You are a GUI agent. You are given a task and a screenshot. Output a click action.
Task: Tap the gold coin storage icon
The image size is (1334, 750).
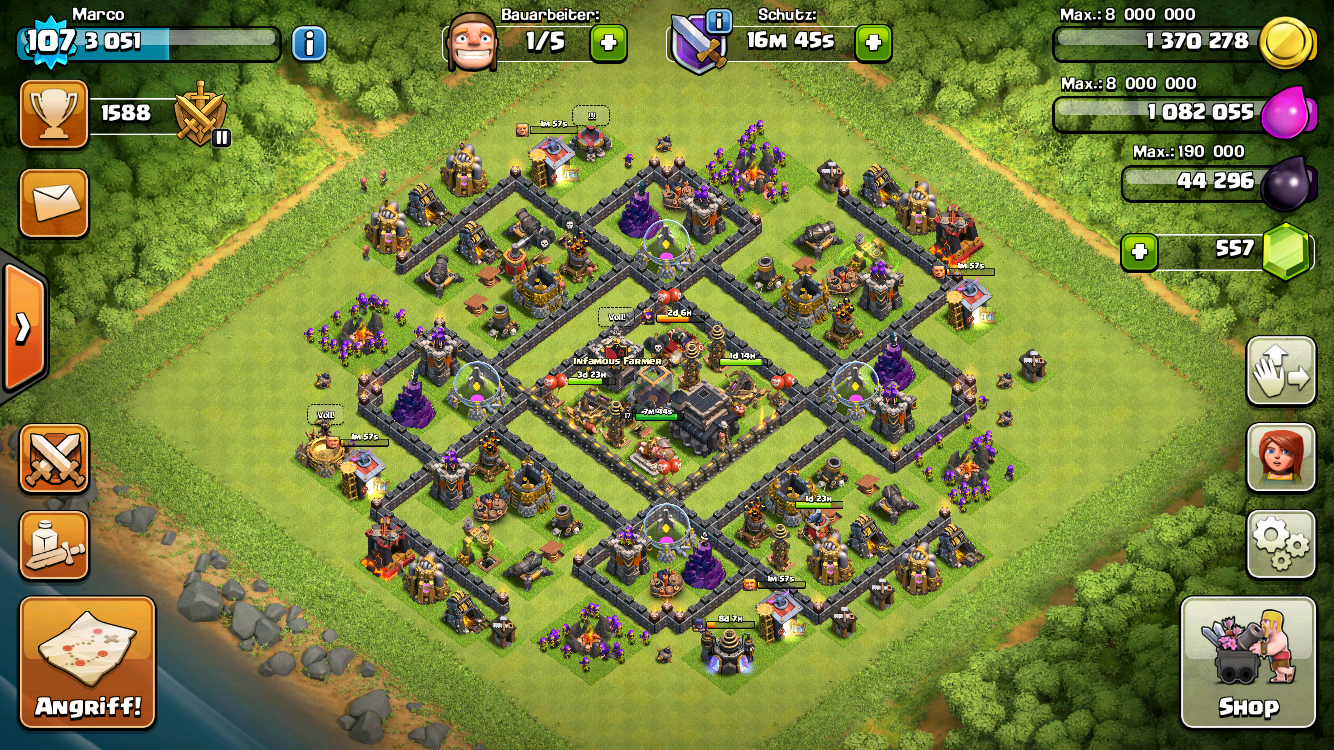1284,44
